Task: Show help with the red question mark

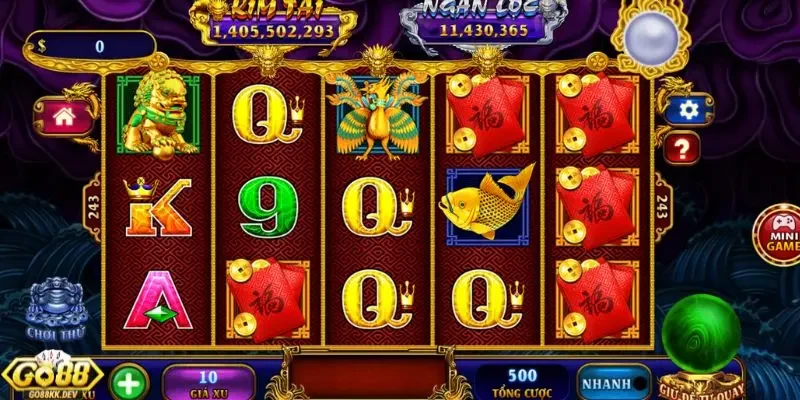Action: click(686, 149)
